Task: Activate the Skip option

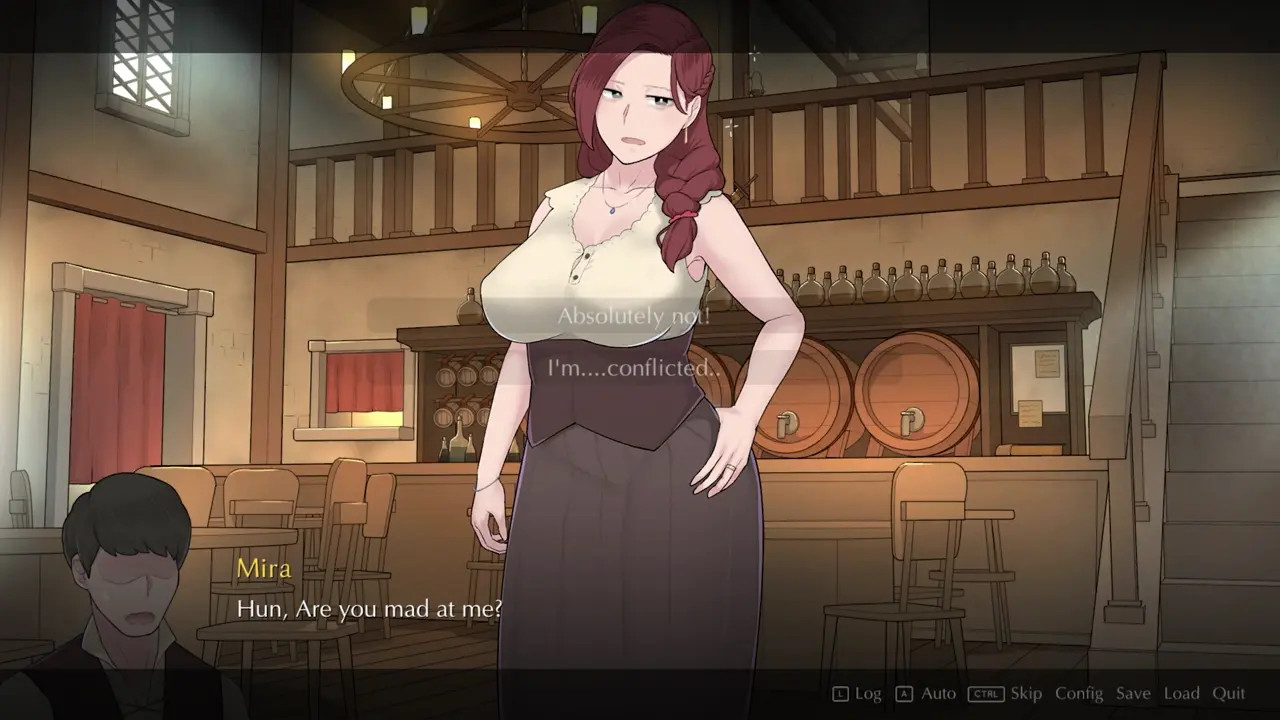Action: 1025,693
